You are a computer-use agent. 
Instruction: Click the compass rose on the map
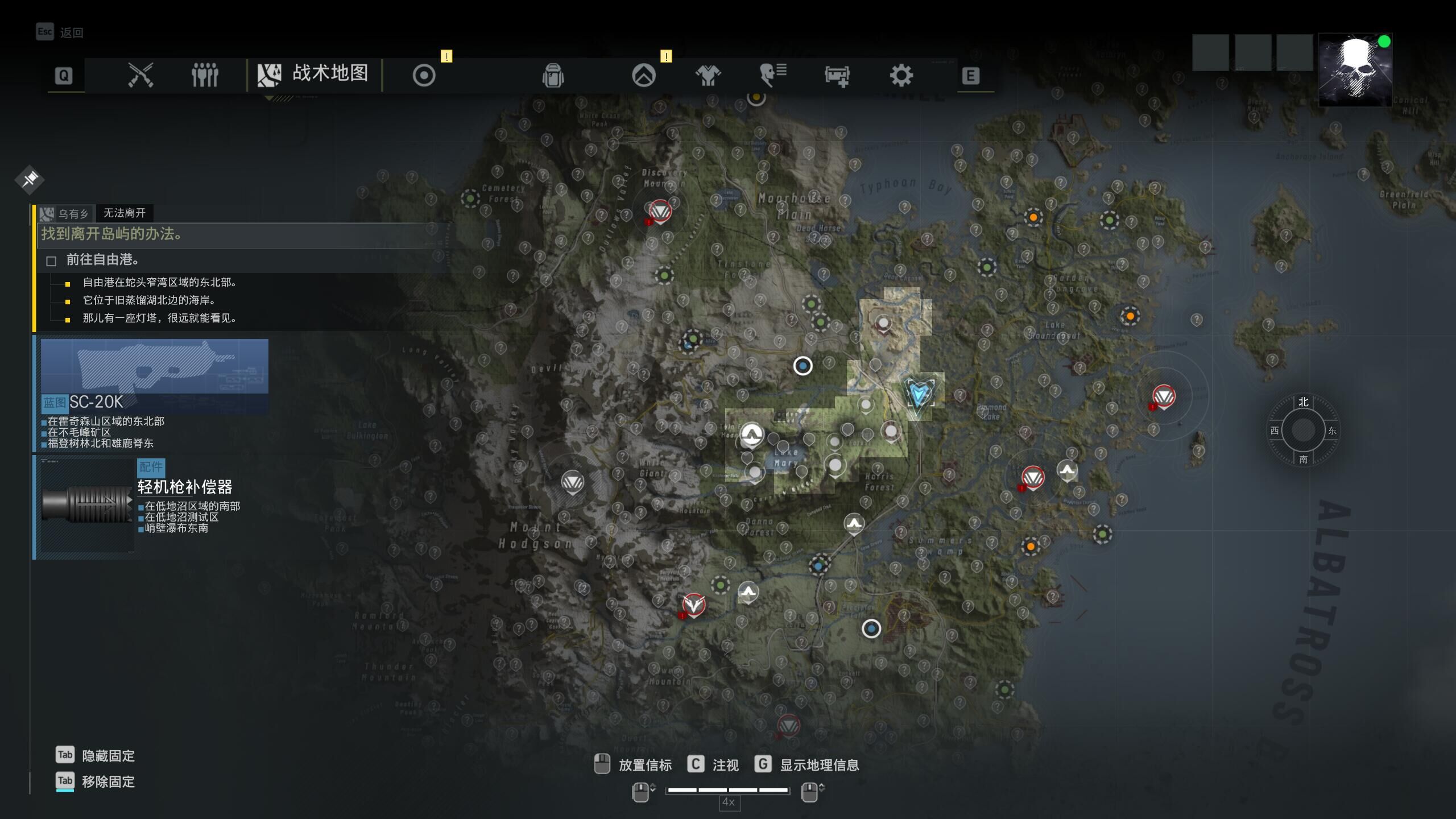[1303, 431]
